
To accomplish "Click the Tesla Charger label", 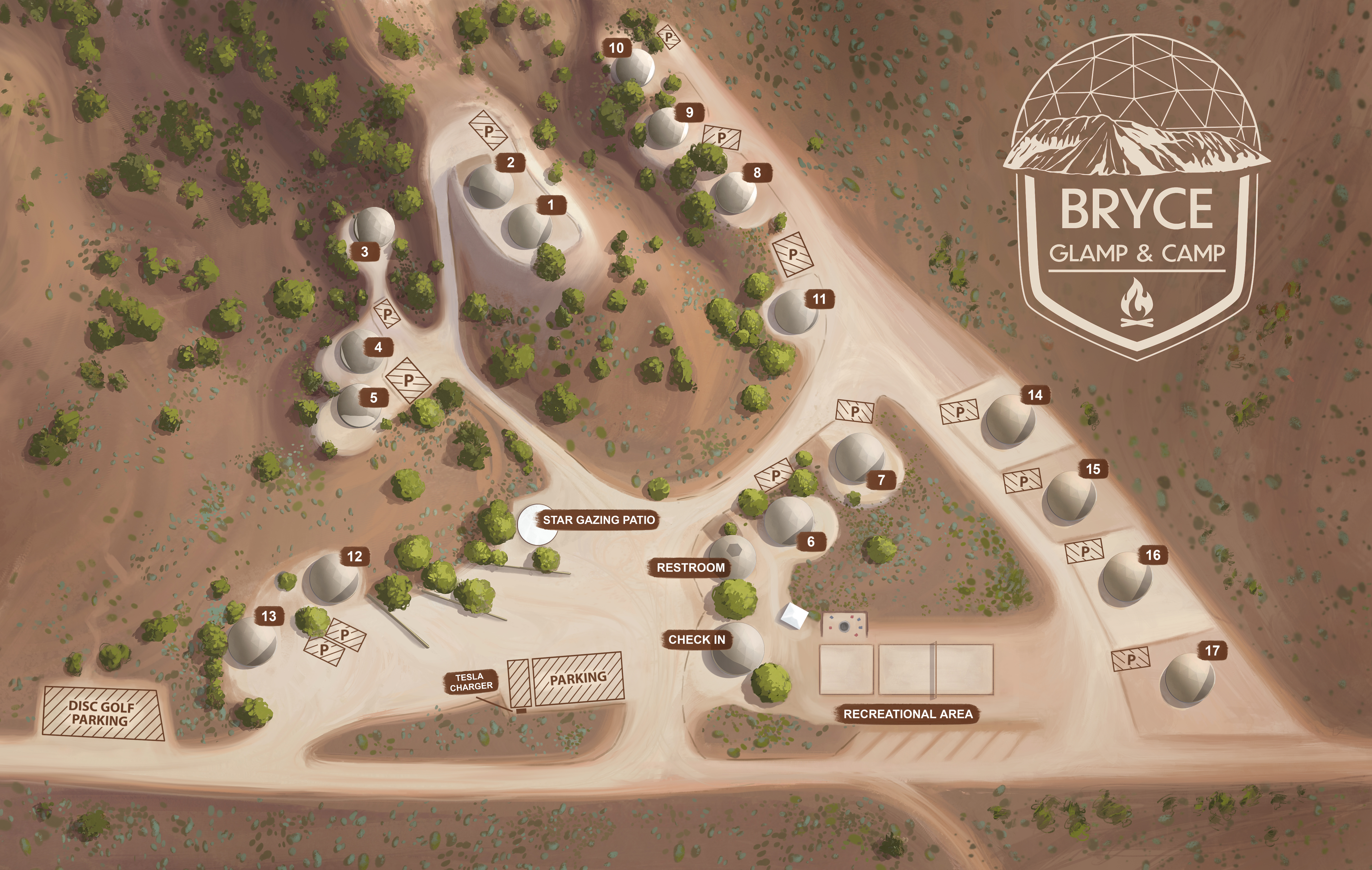I will 471,682.
